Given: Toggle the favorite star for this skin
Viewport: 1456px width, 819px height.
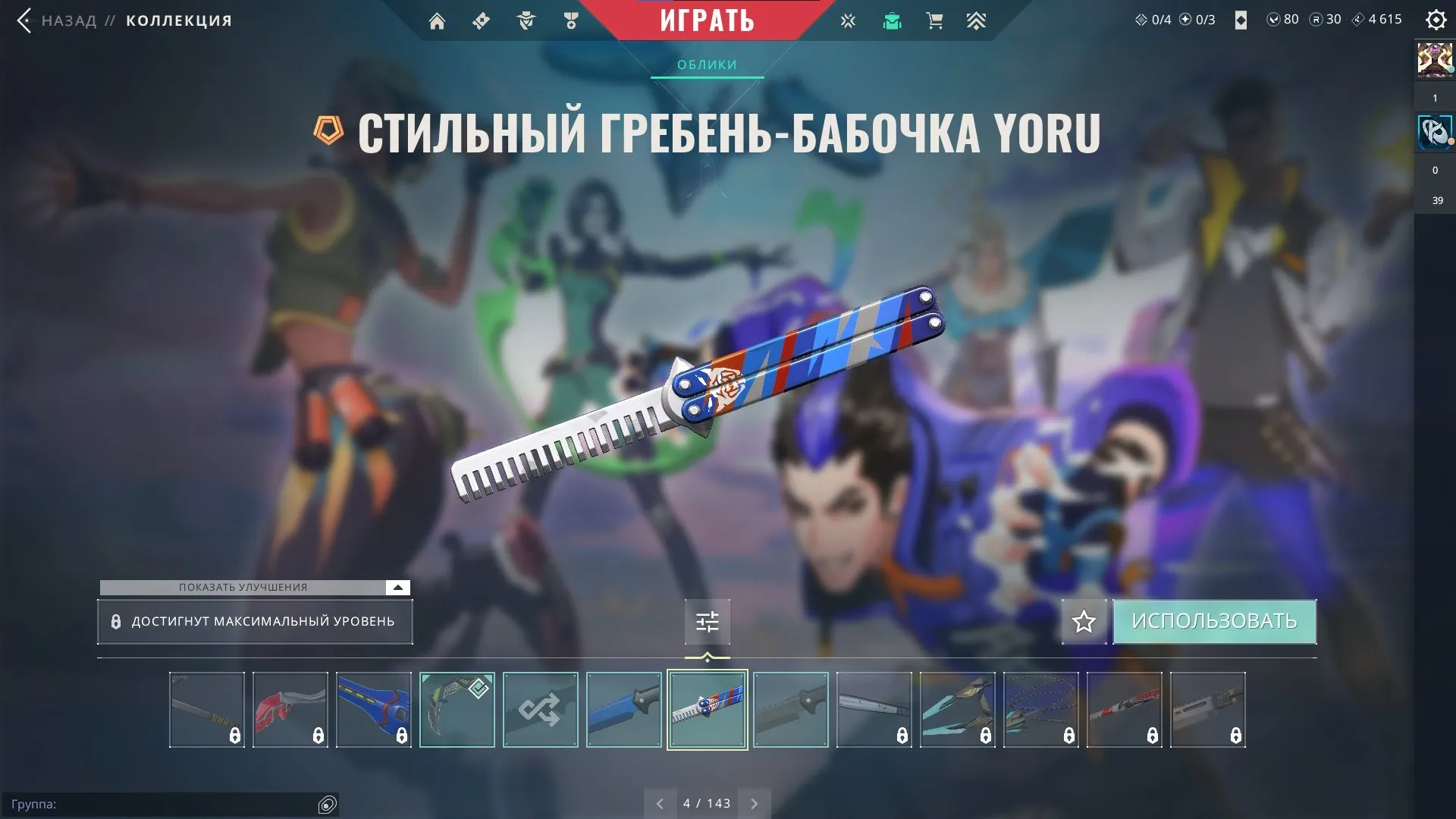Looking at the screenshot, I should click(1084, 621).
